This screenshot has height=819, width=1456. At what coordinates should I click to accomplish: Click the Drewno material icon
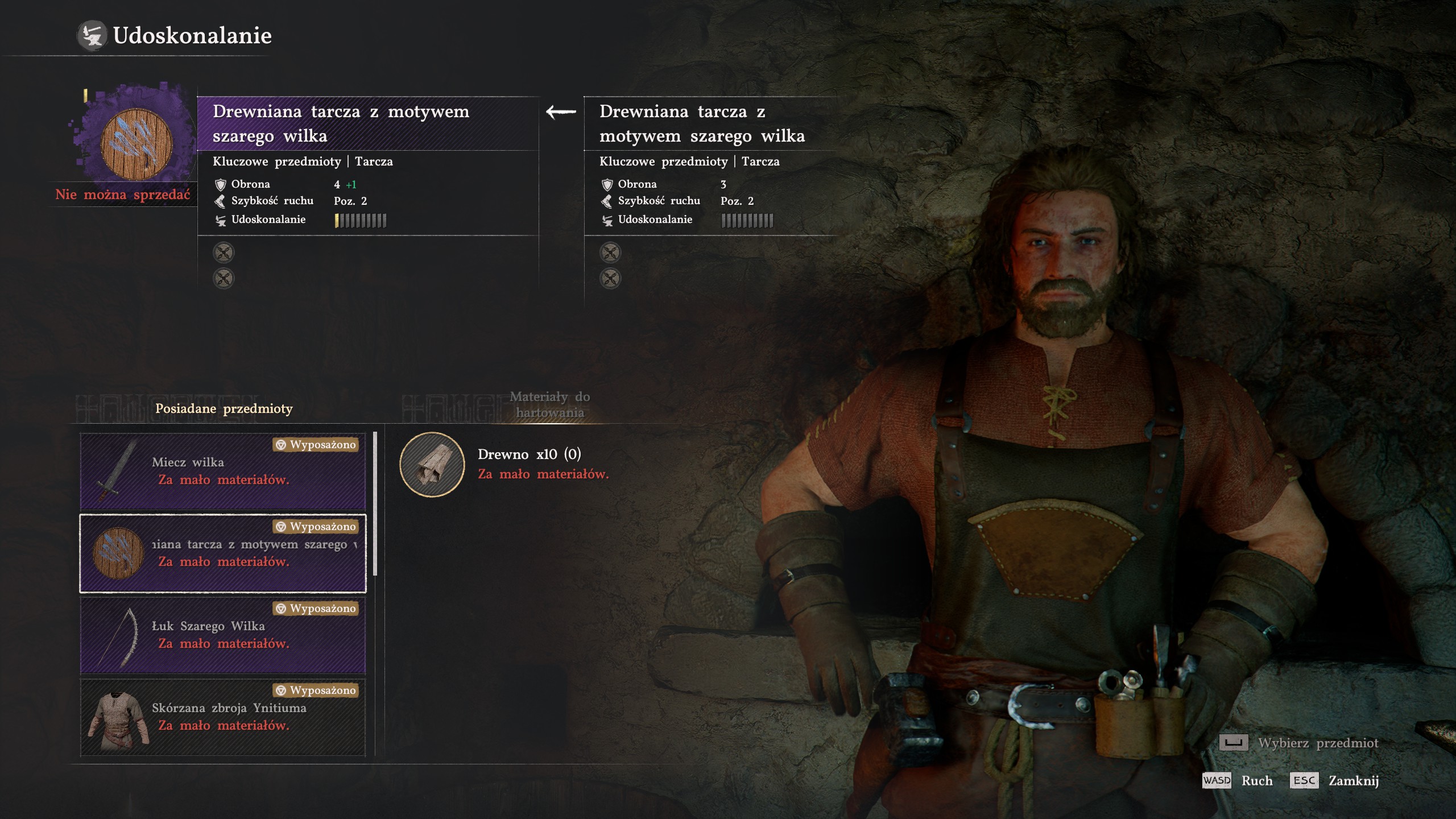pyautogui.click(x=432, y=464)
